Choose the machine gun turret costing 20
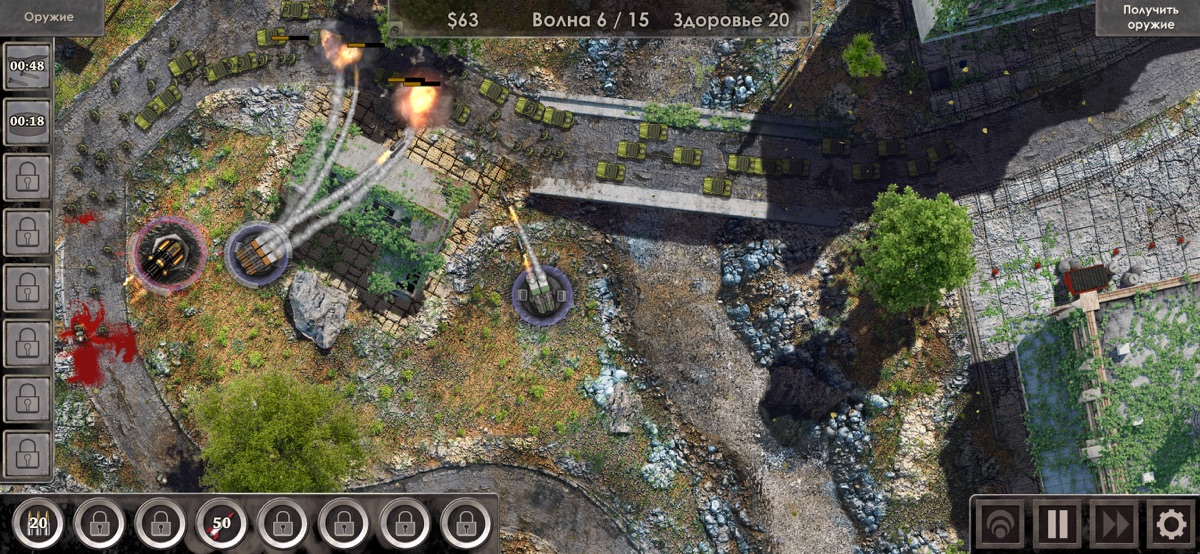Viewport: 1200px width, 554px height. coord(38,521)
